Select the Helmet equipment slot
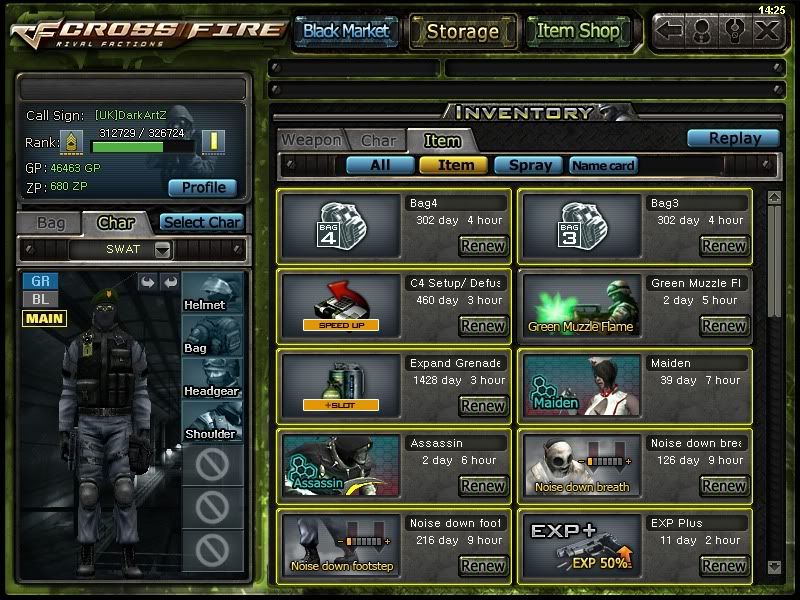The height and width of the screenshot is (600, 800). pos(212,290)
